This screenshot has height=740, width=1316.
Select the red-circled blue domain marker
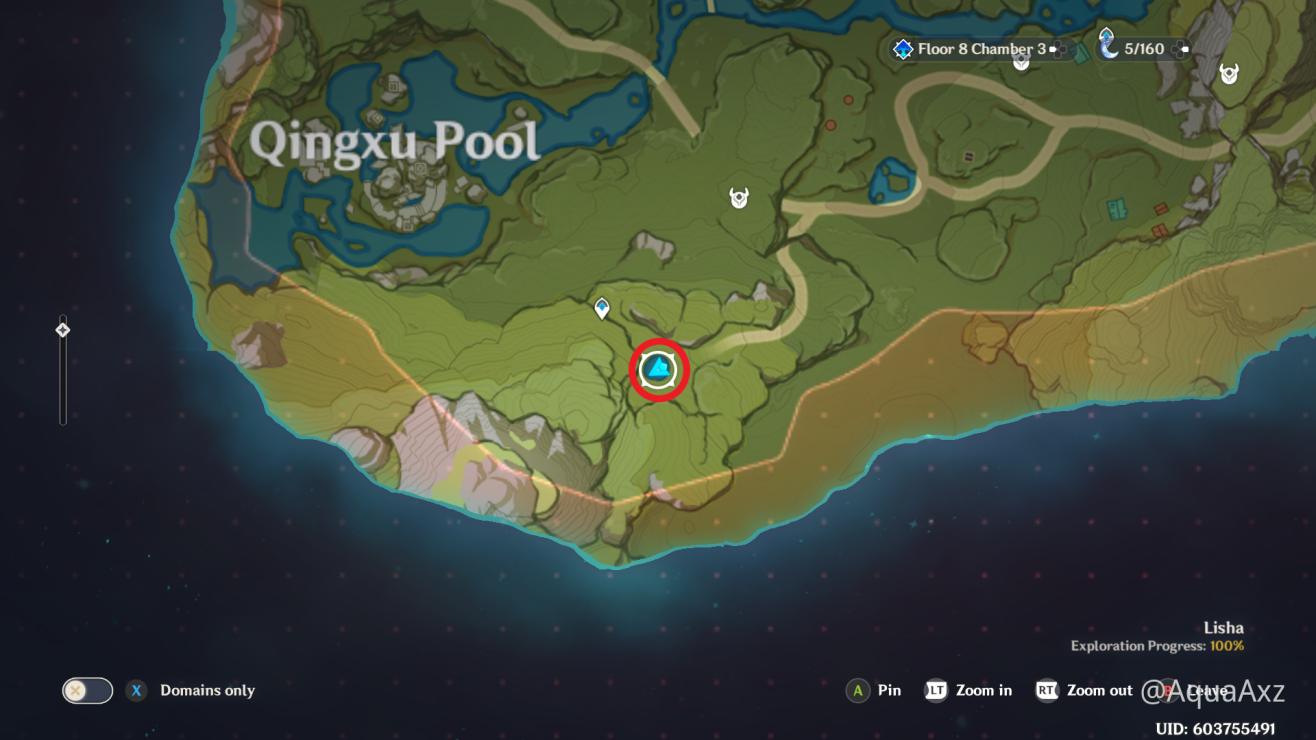click(x=659, y=370)
